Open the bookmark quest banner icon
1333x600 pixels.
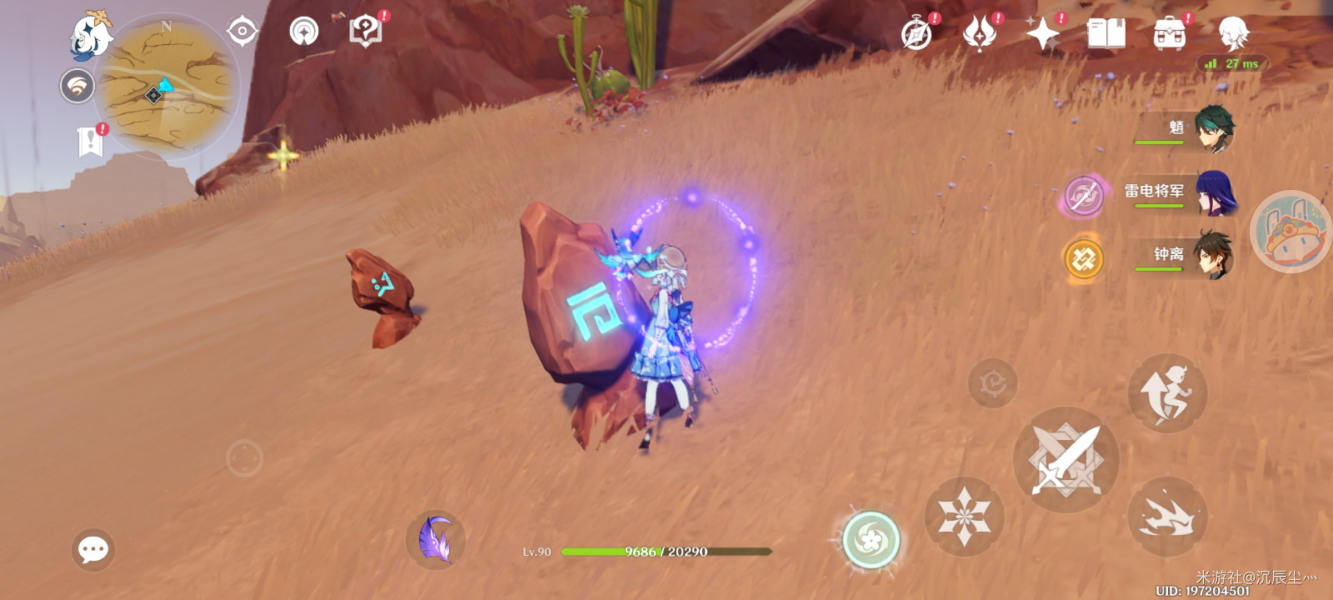[90, 142]
